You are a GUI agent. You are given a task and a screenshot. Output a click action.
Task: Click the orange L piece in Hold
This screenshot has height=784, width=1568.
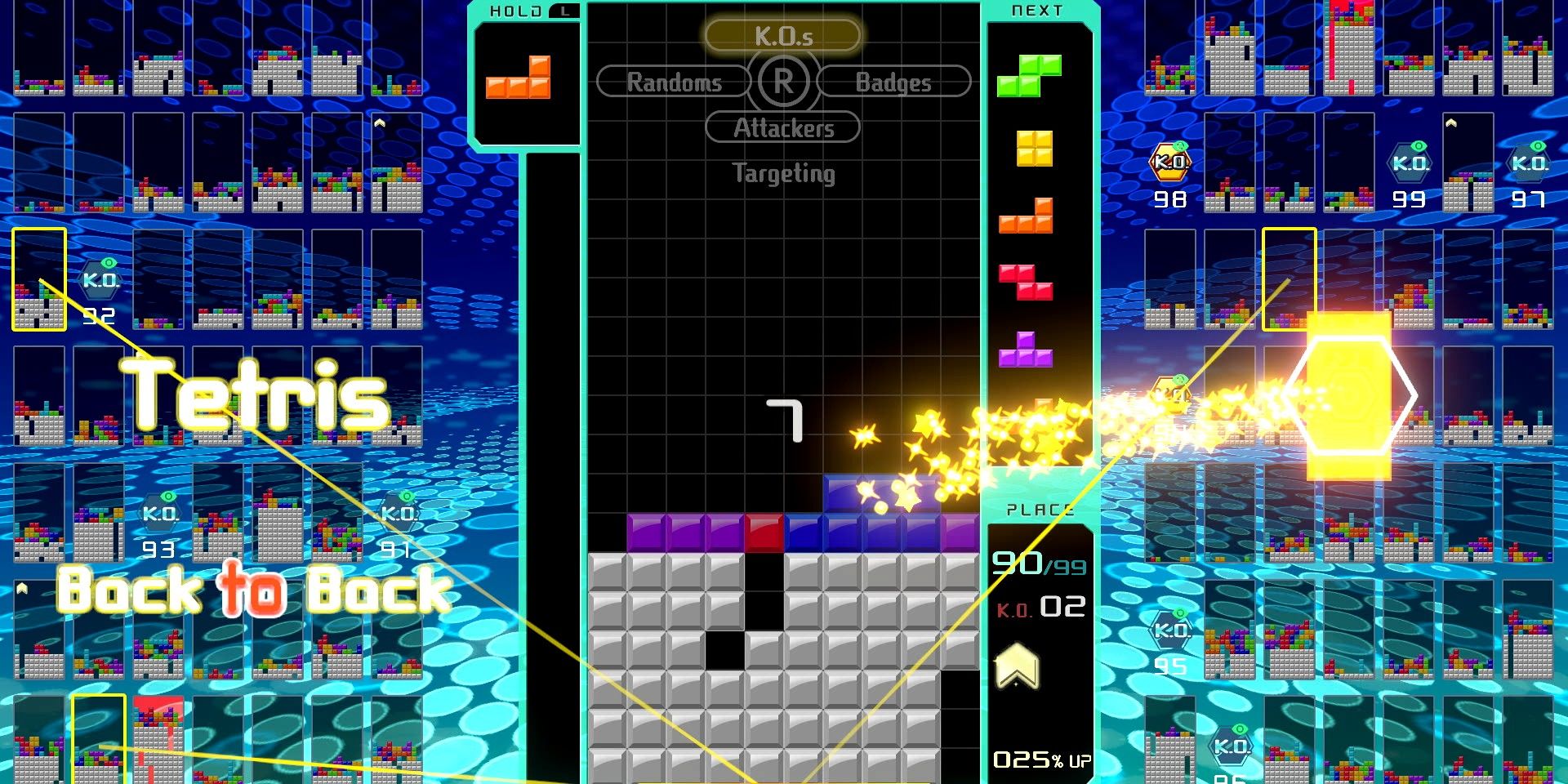[519, 78]
